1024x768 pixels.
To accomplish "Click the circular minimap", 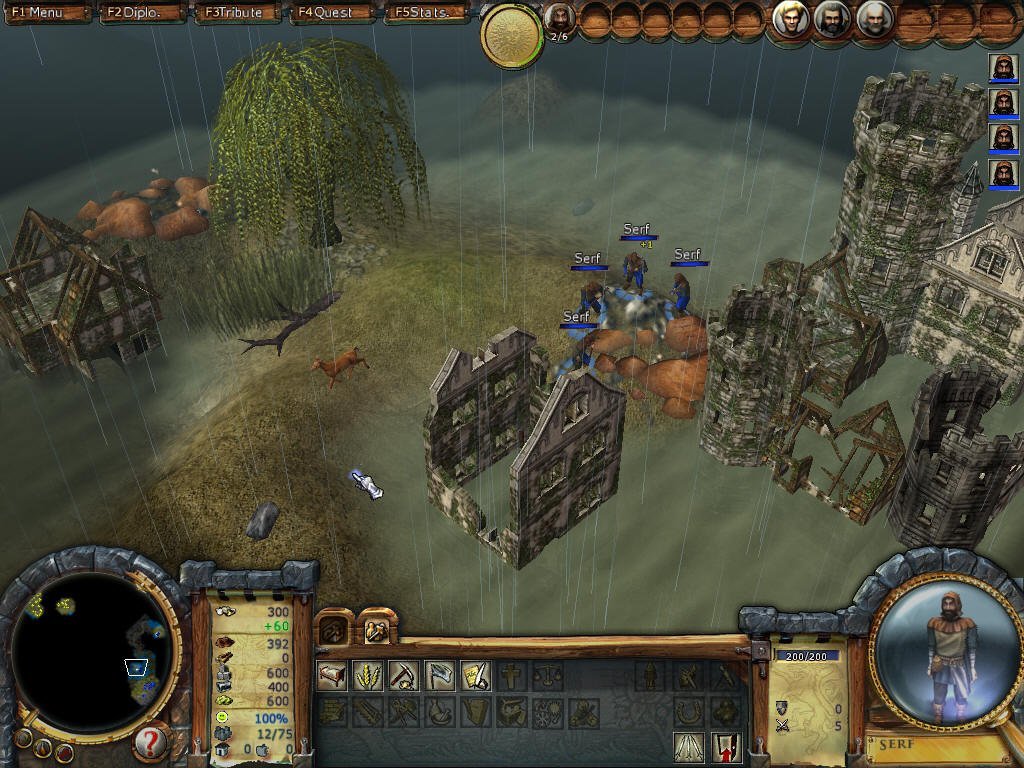I will point(92,650).
